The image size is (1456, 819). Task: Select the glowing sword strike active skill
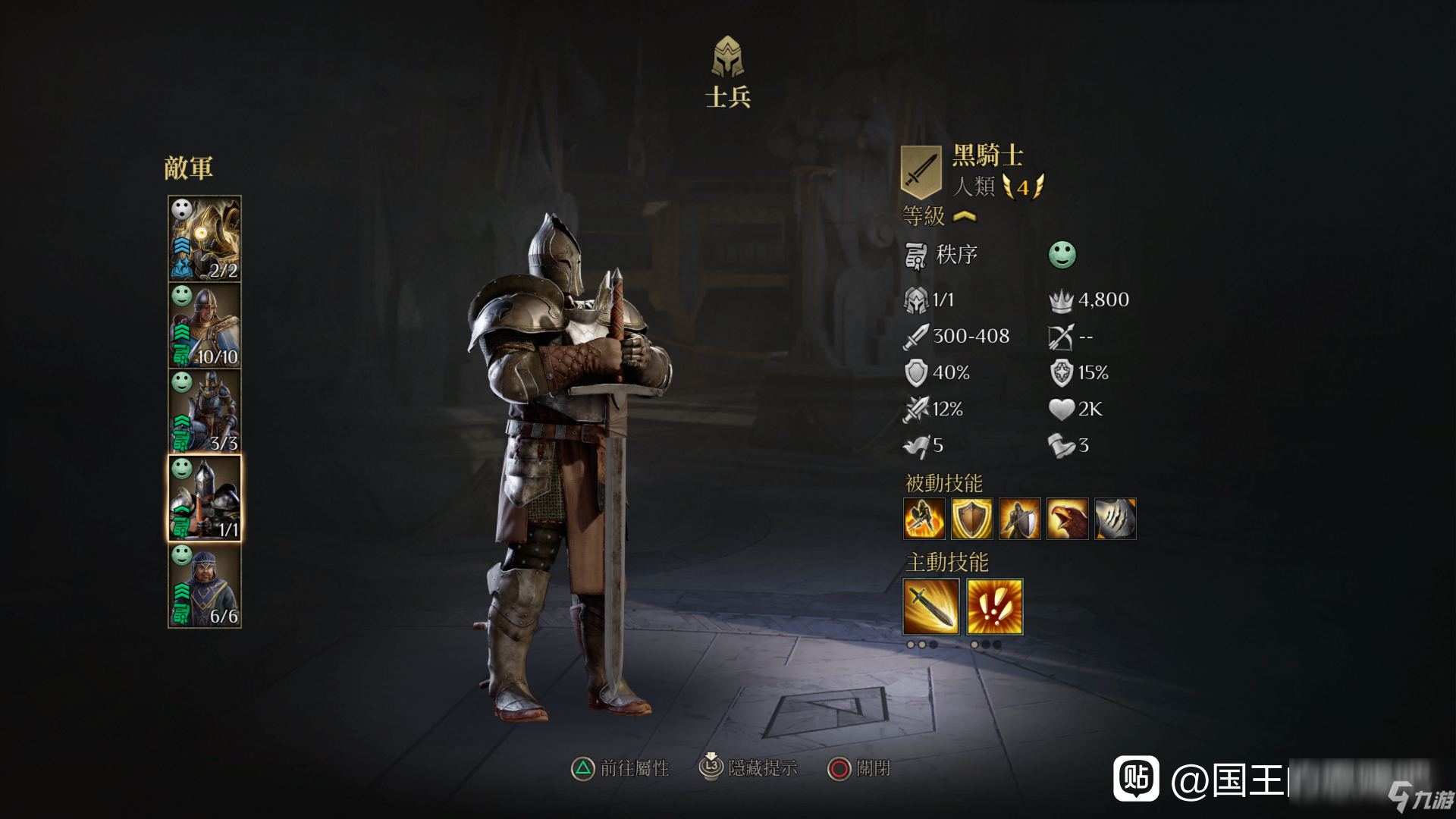931,607
